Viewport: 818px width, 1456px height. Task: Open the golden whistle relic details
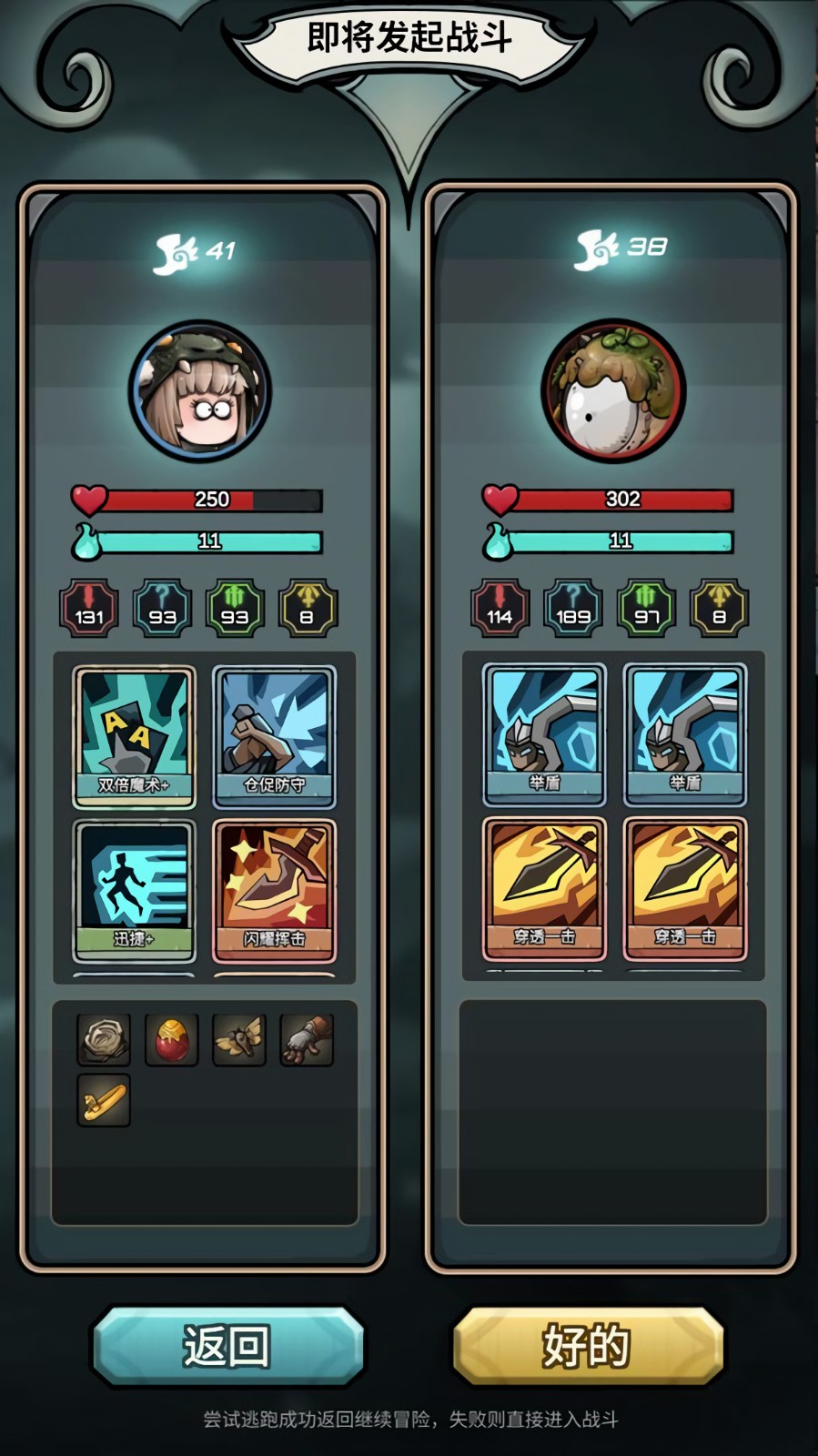point(104,1100)
